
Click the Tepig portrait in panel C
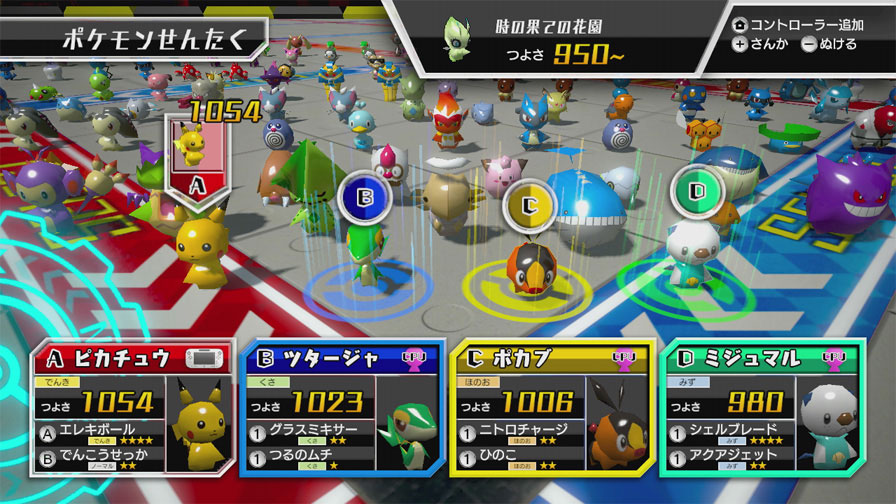coord(617,417)
